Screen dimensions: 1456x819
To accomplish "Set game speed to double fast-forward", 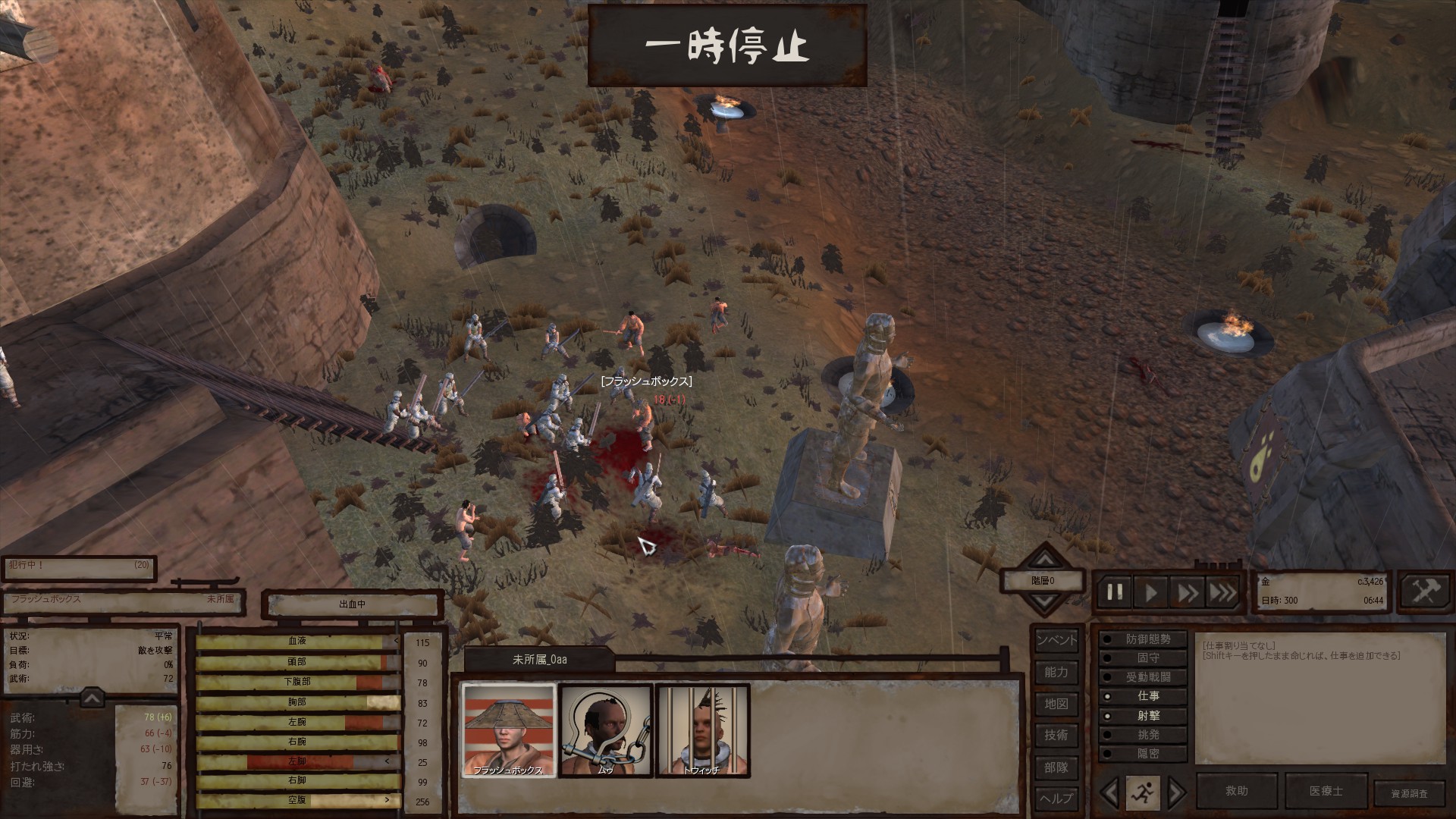I will click(x=1187, y=592).
